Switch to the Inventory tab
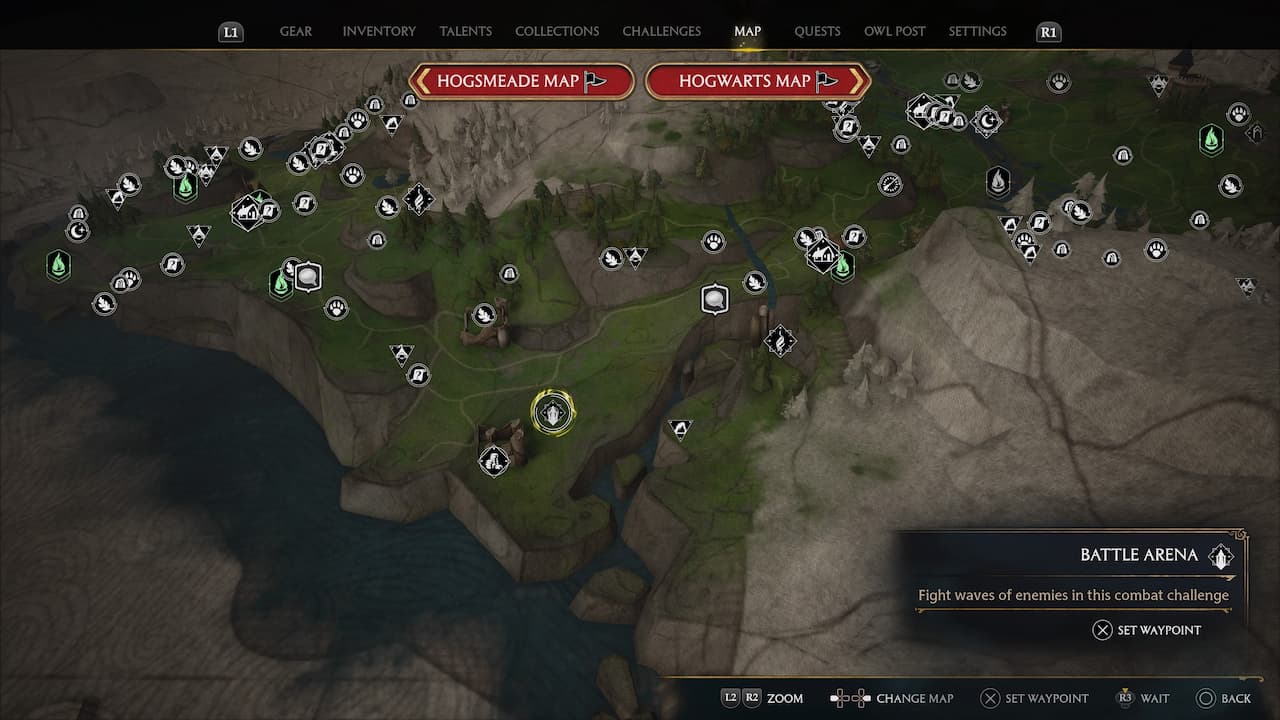Image resolution: width=1280 pixels, height=720 pixels. pyautogui.click(x=379, y=31)
